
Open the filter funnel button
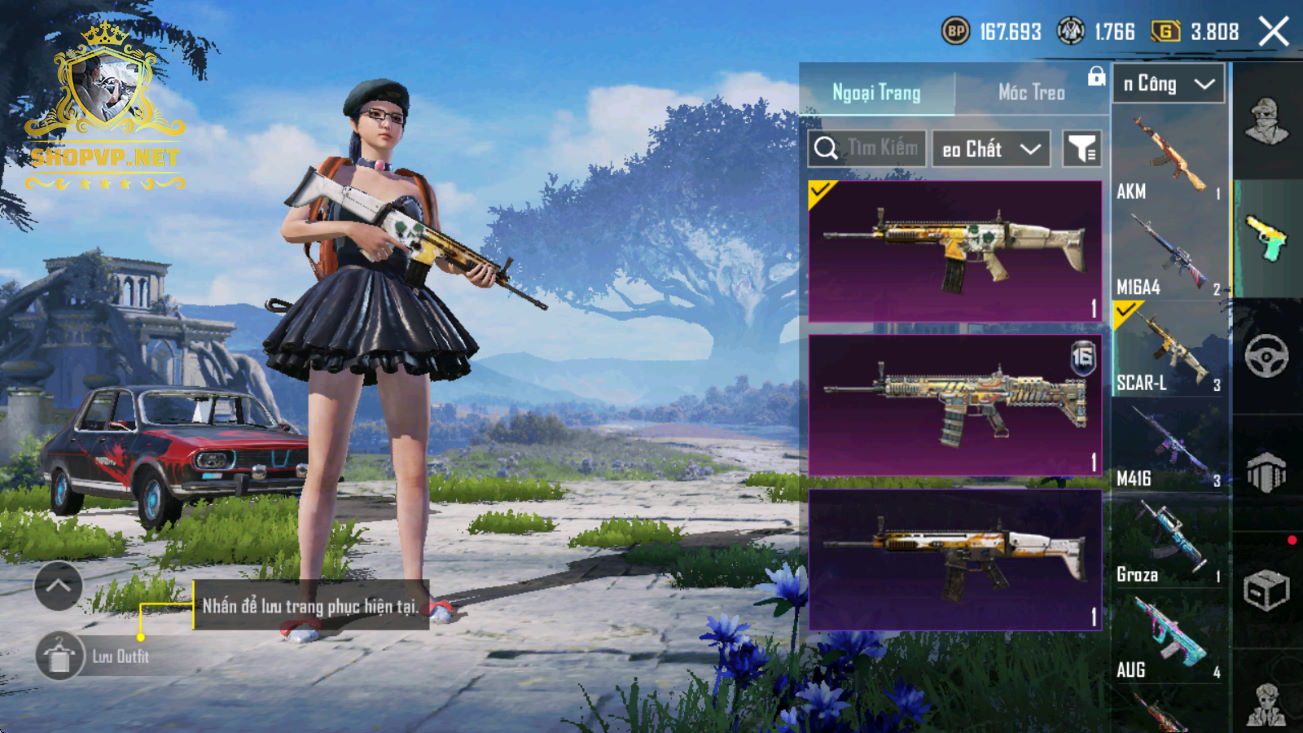(x=1081, y=149)
